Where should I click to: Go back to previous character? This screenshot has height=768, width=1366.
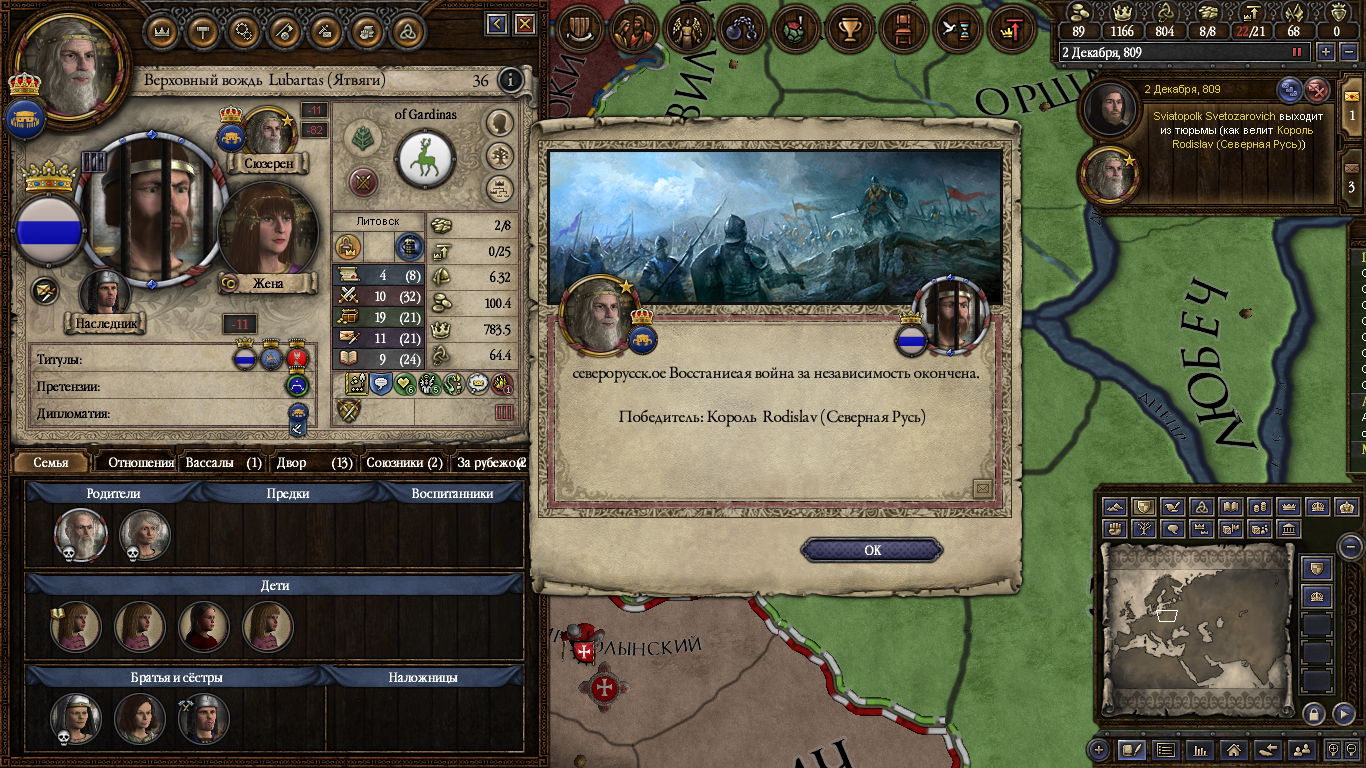[x=497, y=23]
